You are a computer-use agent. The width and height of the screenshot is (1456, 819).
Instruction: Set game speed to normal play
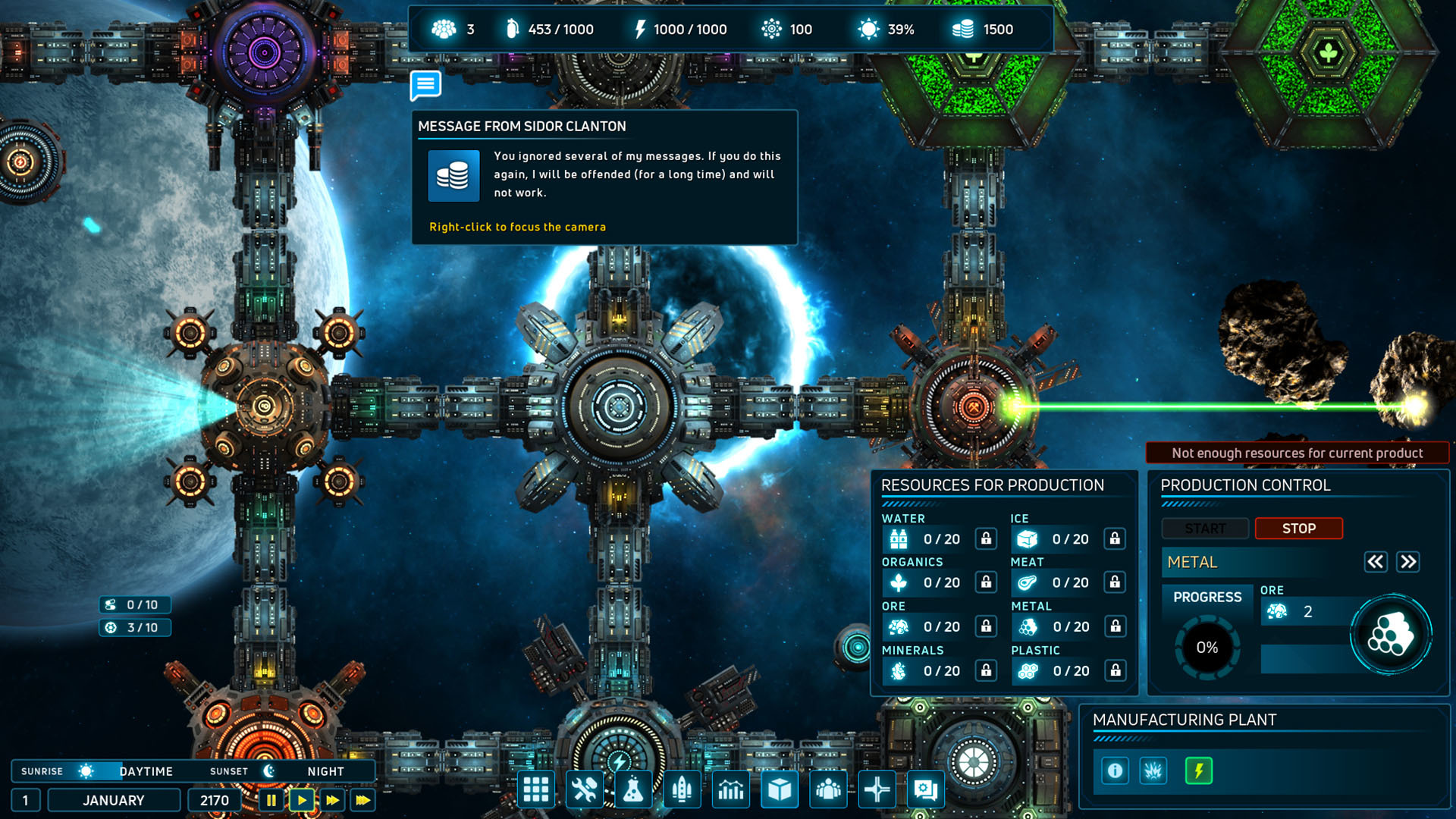pos(302,800)
